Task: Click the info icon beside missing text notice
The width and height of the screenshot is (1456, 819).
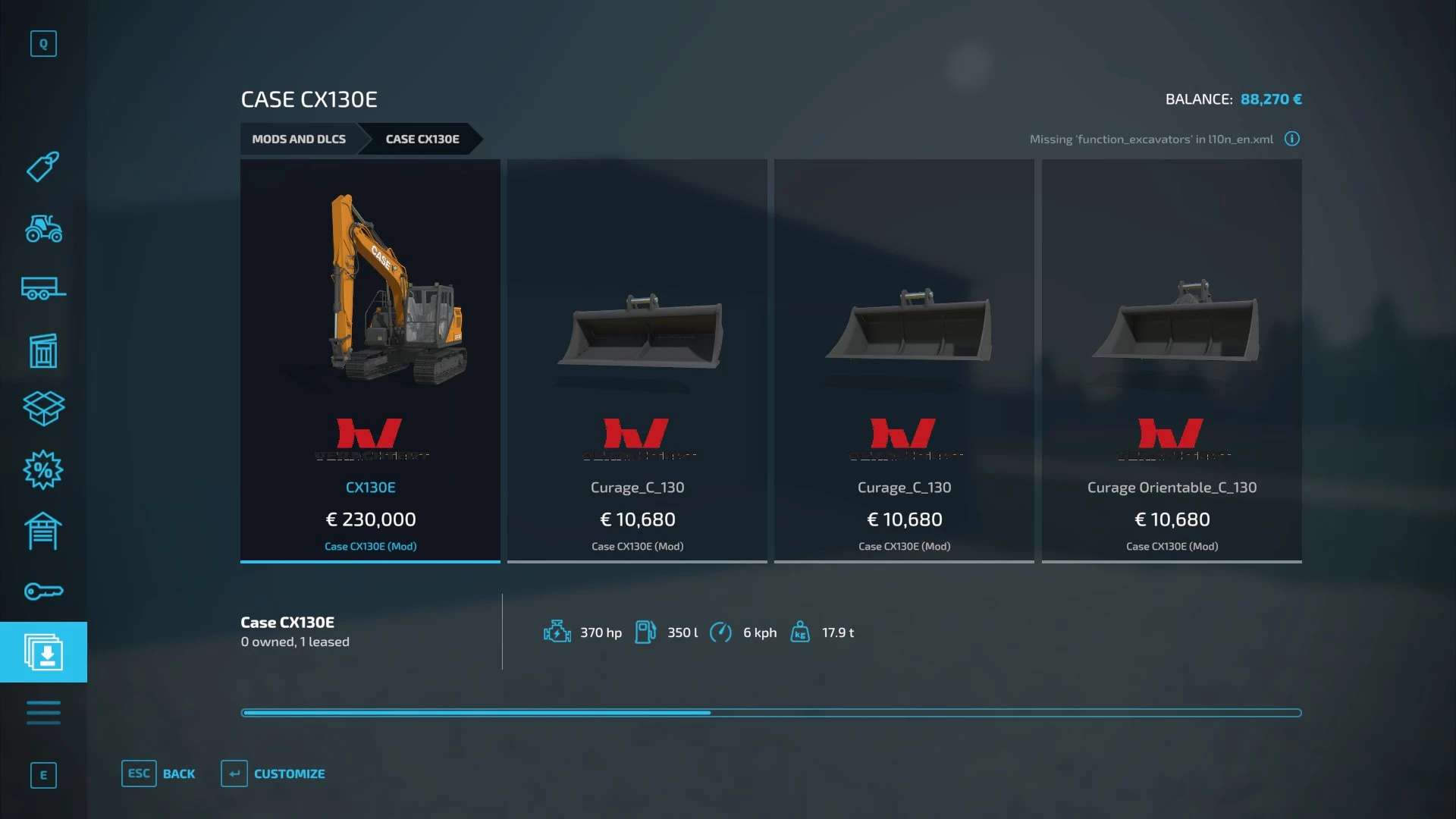Action: pos(1291,139)
